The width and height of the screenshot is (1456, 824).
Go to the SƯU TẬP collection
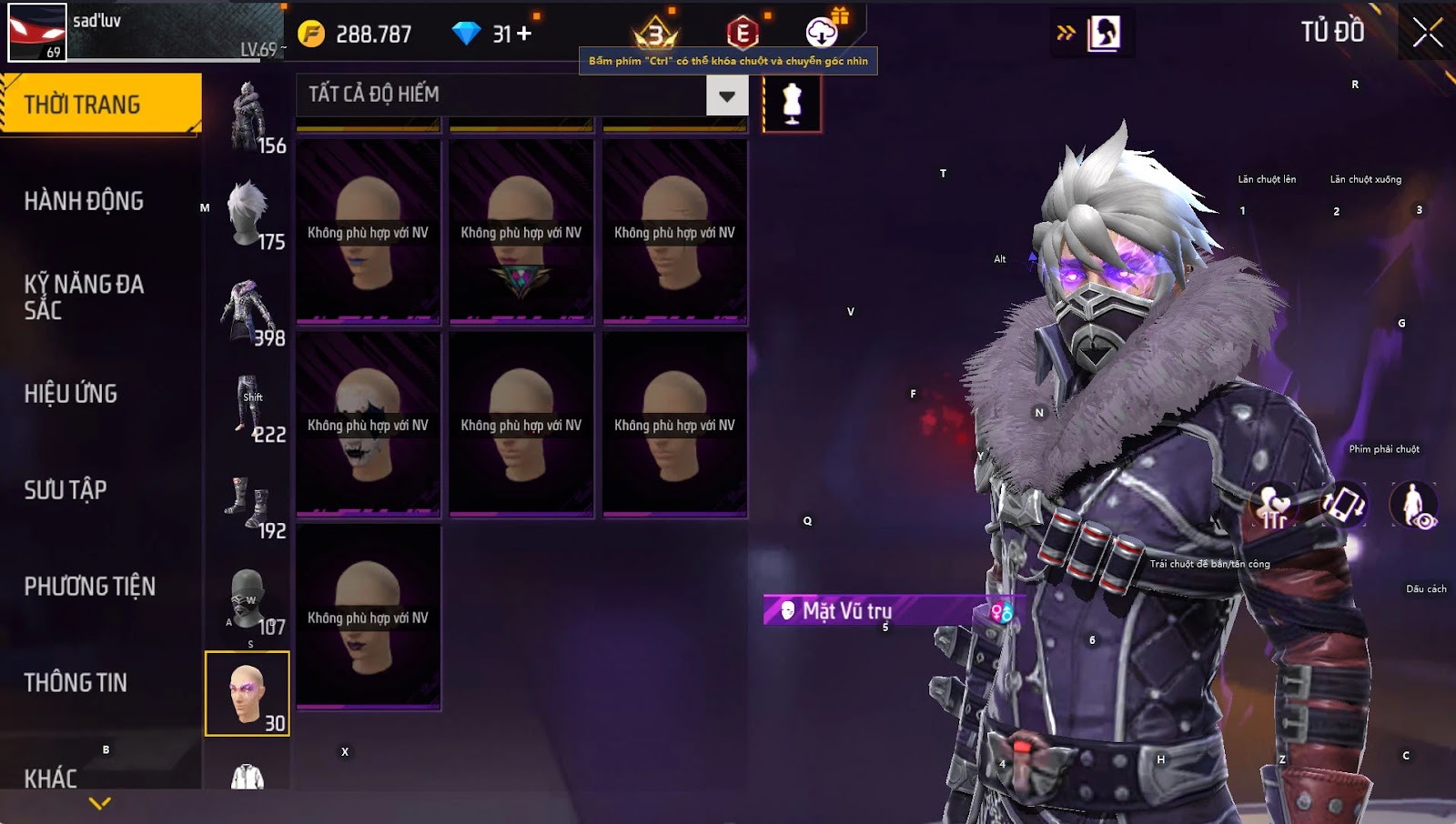66,490
